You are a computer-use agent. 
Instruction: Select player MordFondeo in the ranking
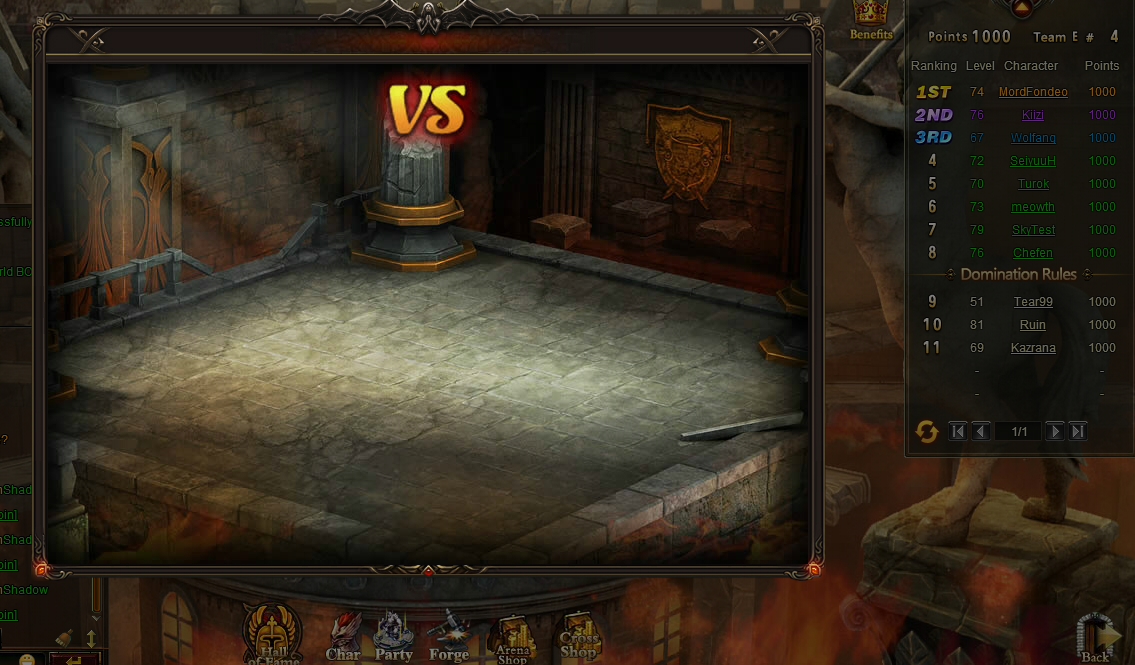coord(1033,92)
